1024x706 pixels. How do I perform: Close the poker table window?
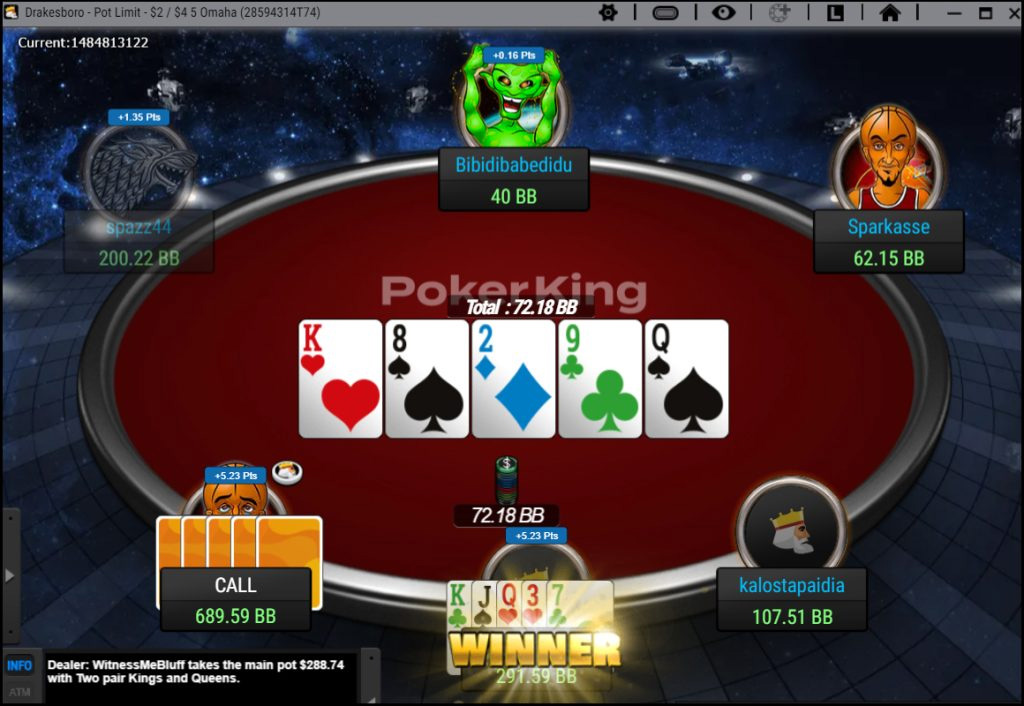(1010, 13)
